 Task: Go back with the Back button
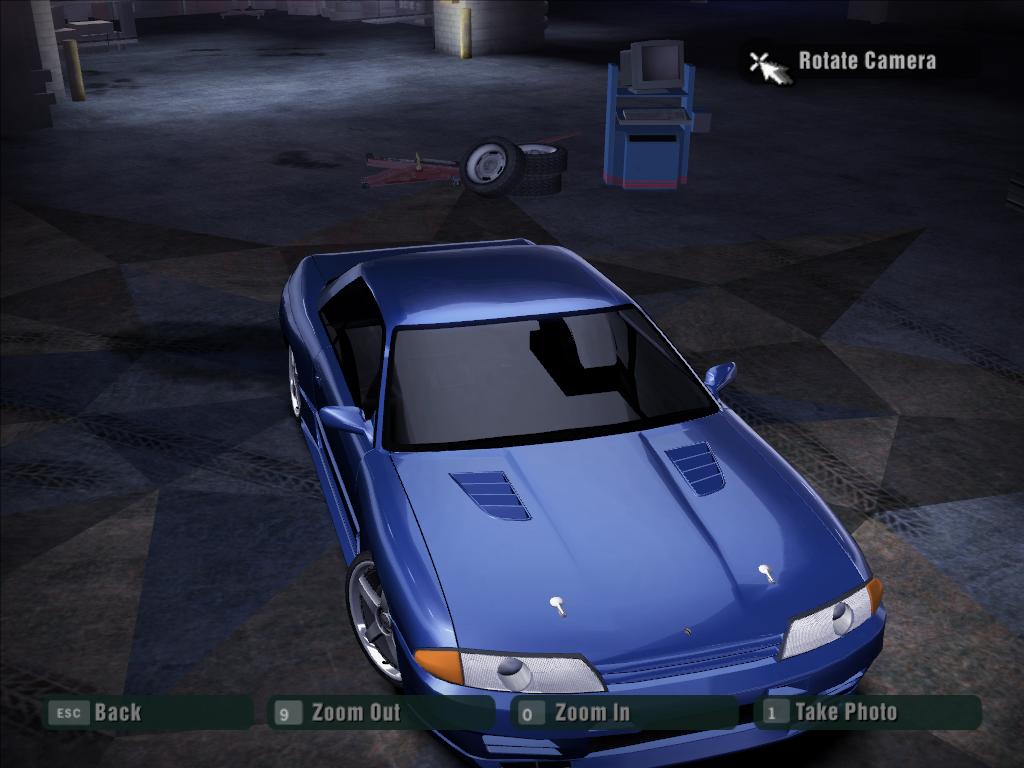coord(116,713)
